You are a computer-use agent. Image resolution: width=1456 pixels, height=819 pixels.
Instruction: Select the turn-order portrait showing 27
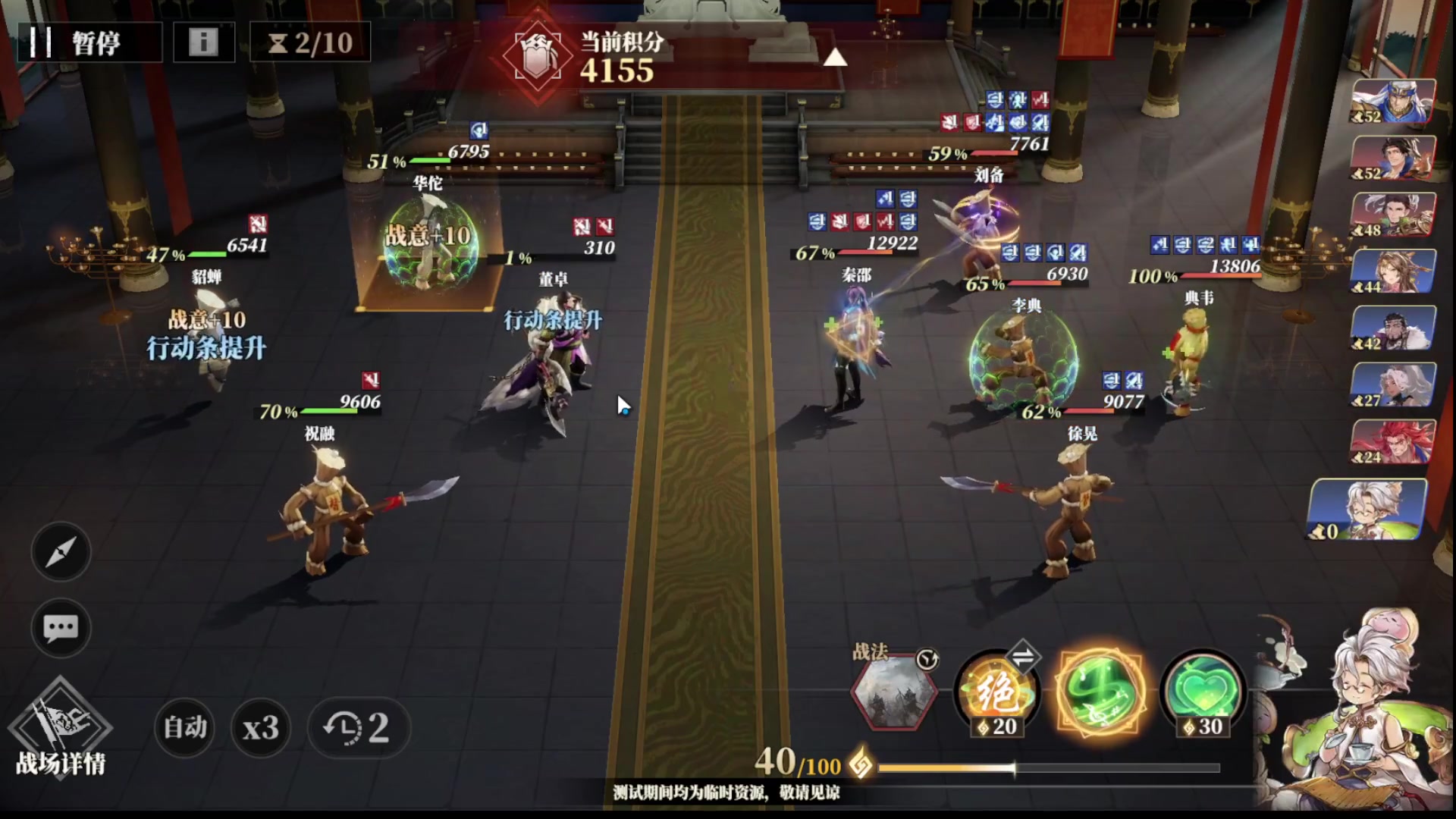(1394, 384)
